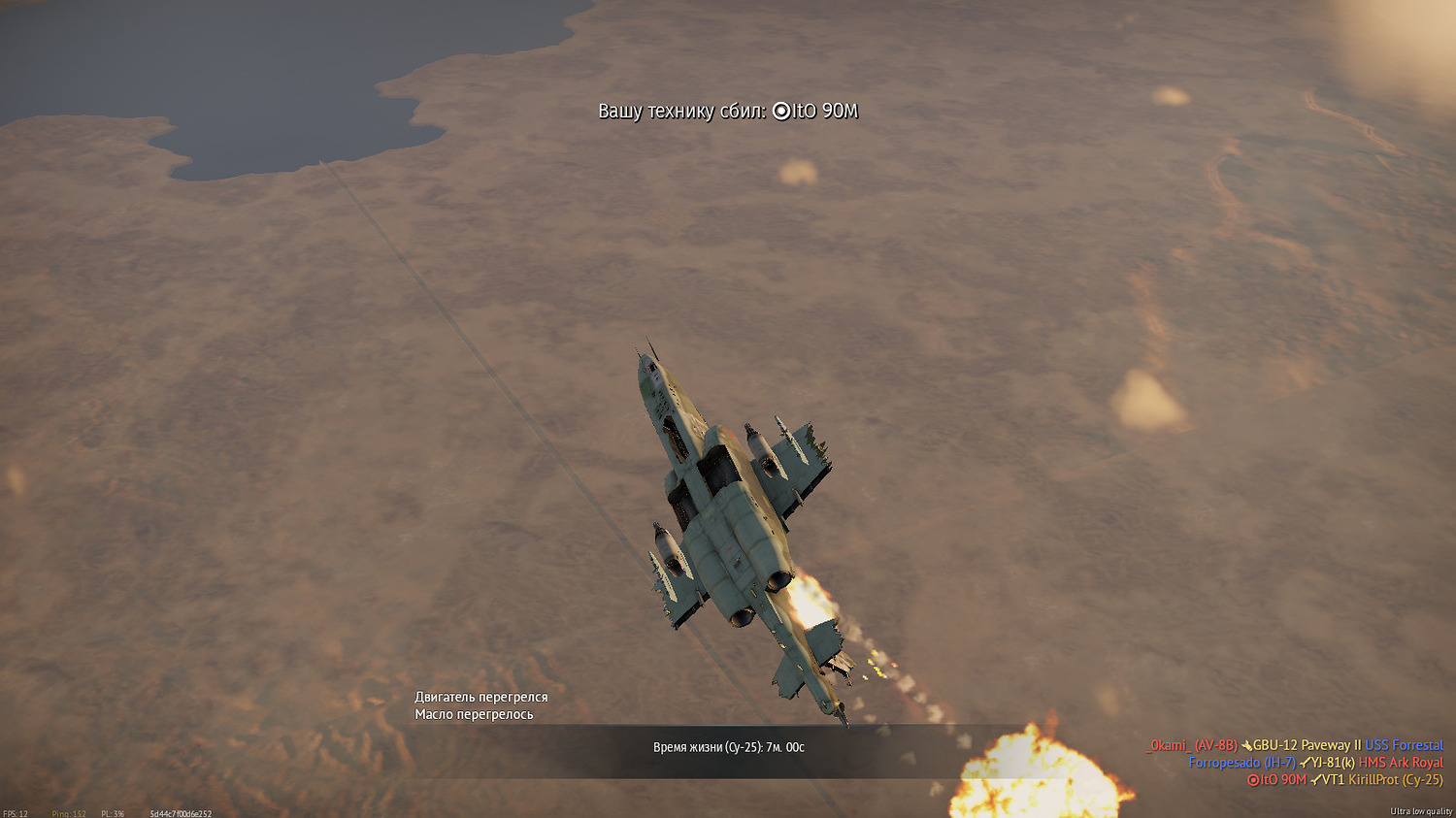Image resolution: width=1456 pixels, height=818 pixels.
Task: Click KirillProt (Cy-25) name
Action: tap(1398, 780)
